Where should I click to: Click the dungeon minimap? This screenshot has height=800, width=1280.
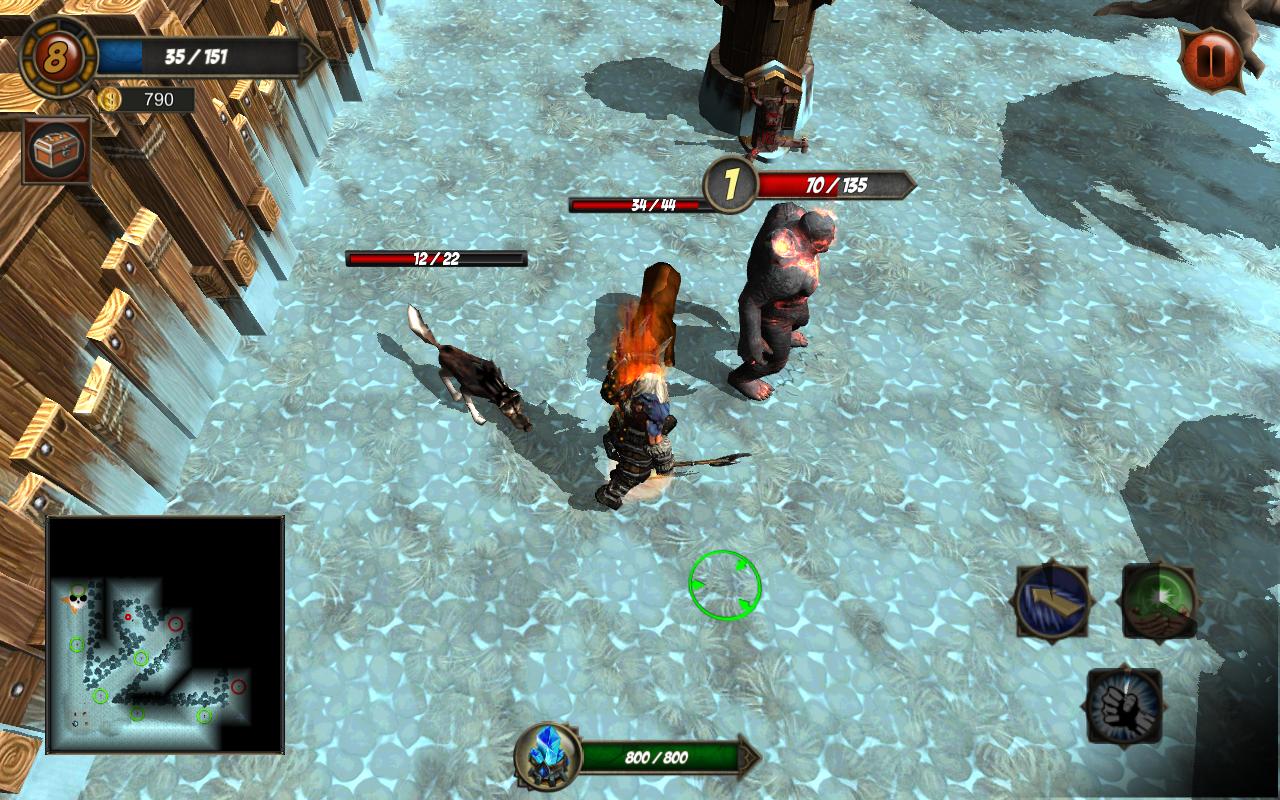pyautogui.click(x=166, y=635)
